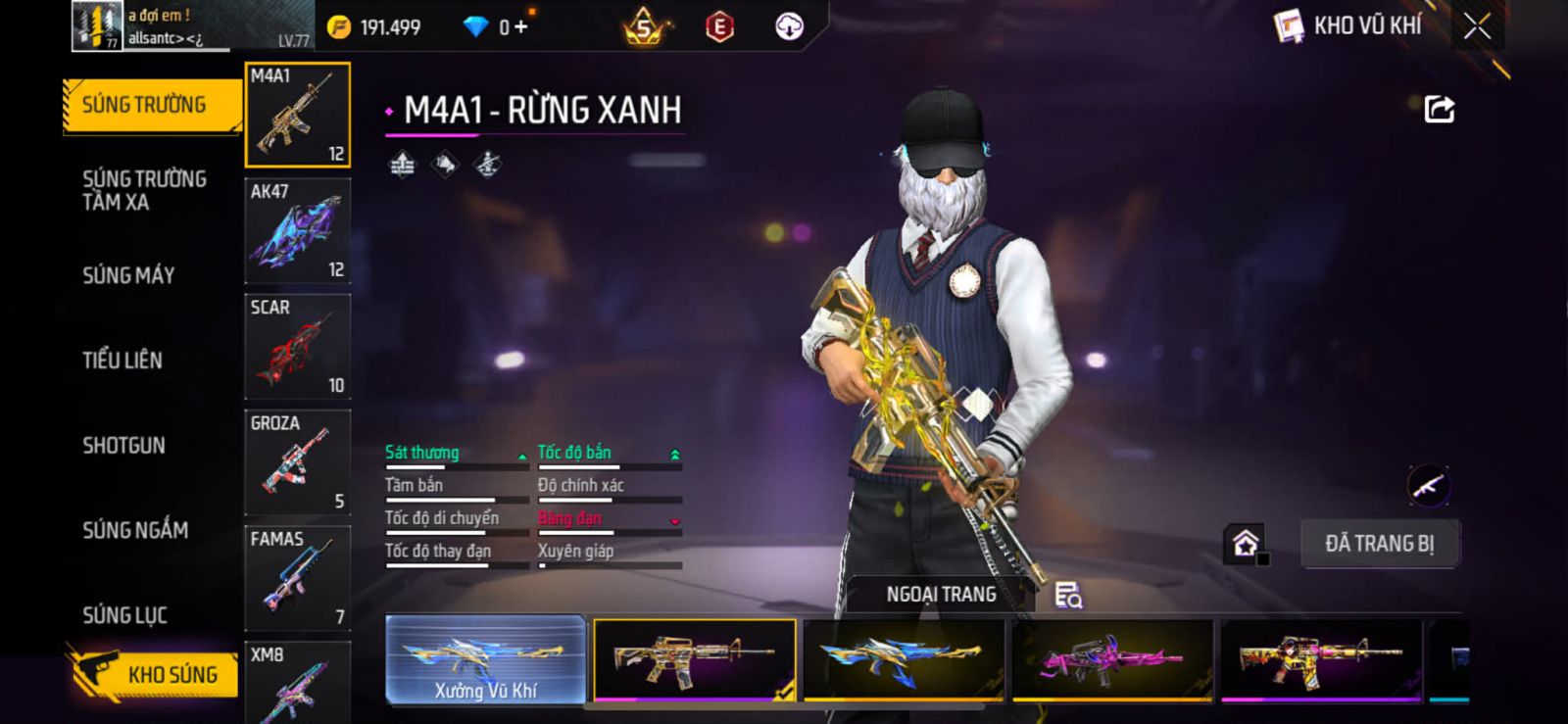Close the weapon armory screen
This screenshot has width=1568, height=724.
pyautogui.click(x=1477, y=26)
